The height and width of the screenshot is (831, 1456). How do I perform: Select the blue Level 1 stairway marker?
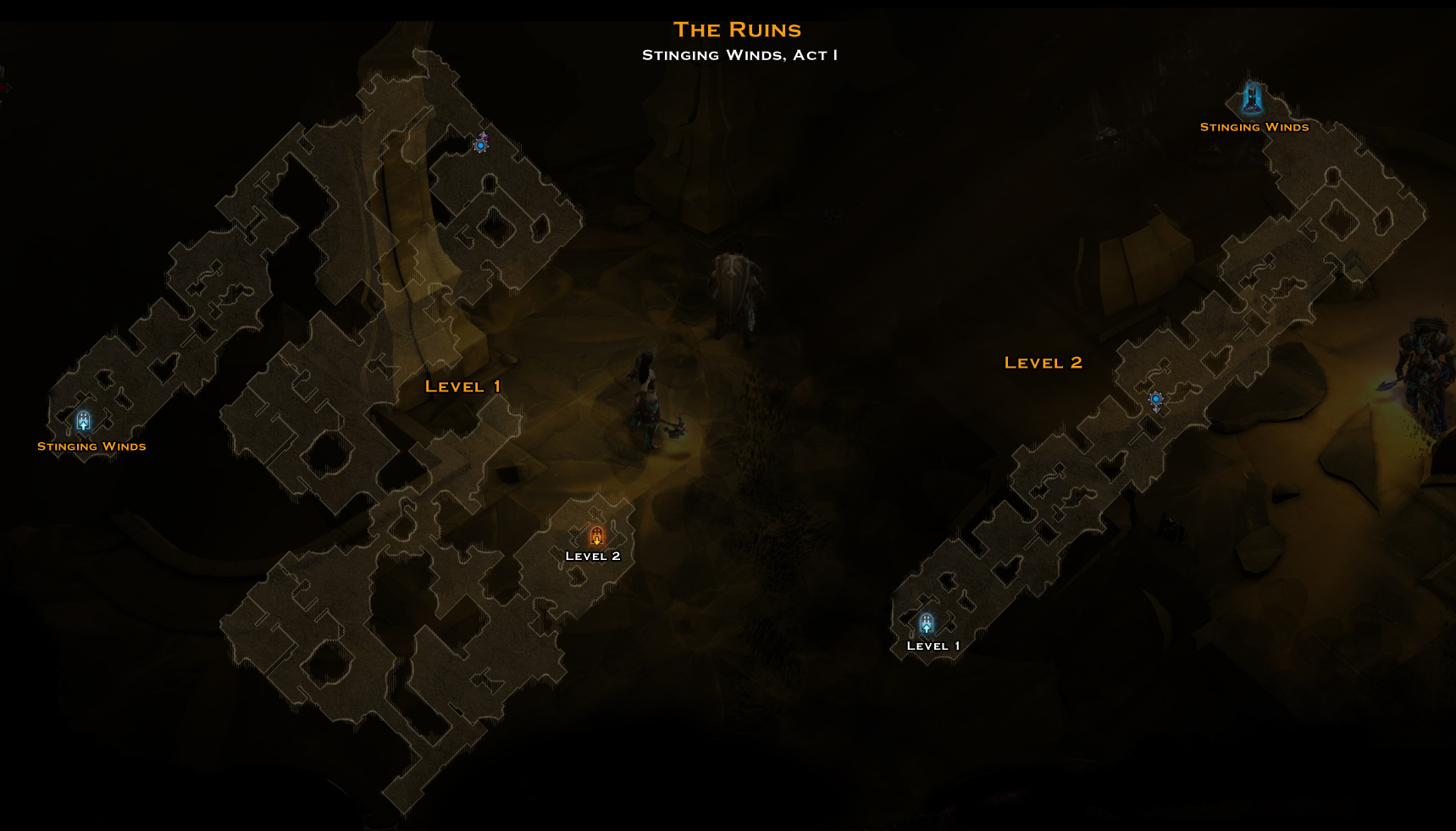[x=927, y=624]
